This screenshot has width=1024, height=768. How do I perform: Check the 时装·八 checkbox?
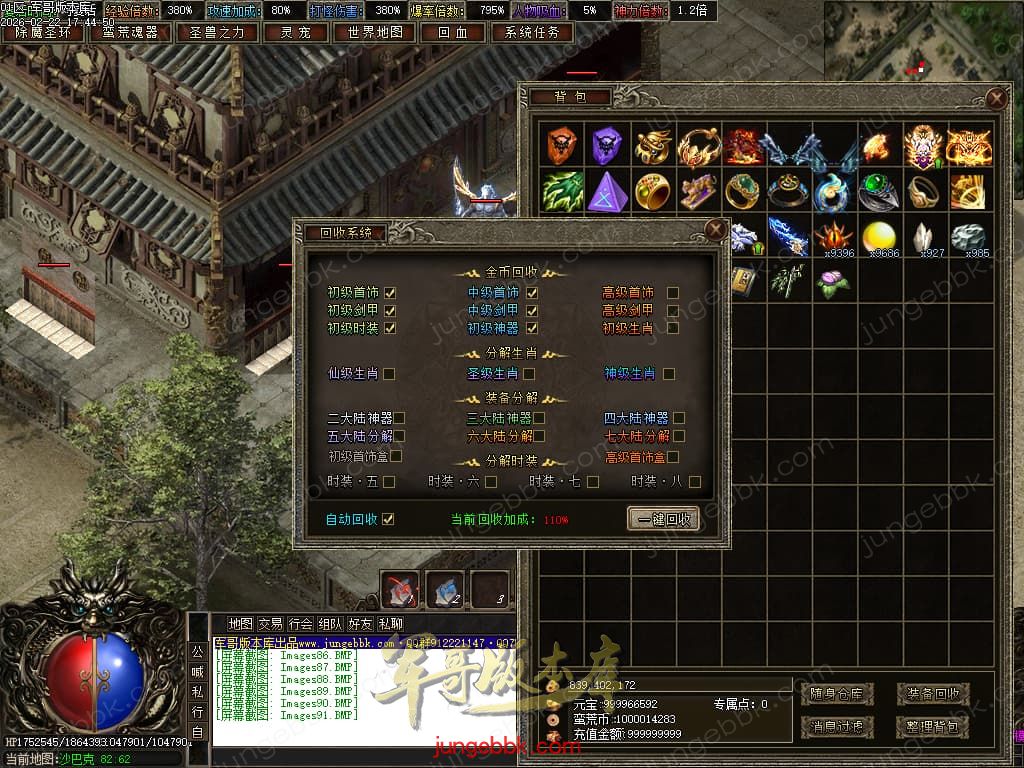(x=695, y=482)
